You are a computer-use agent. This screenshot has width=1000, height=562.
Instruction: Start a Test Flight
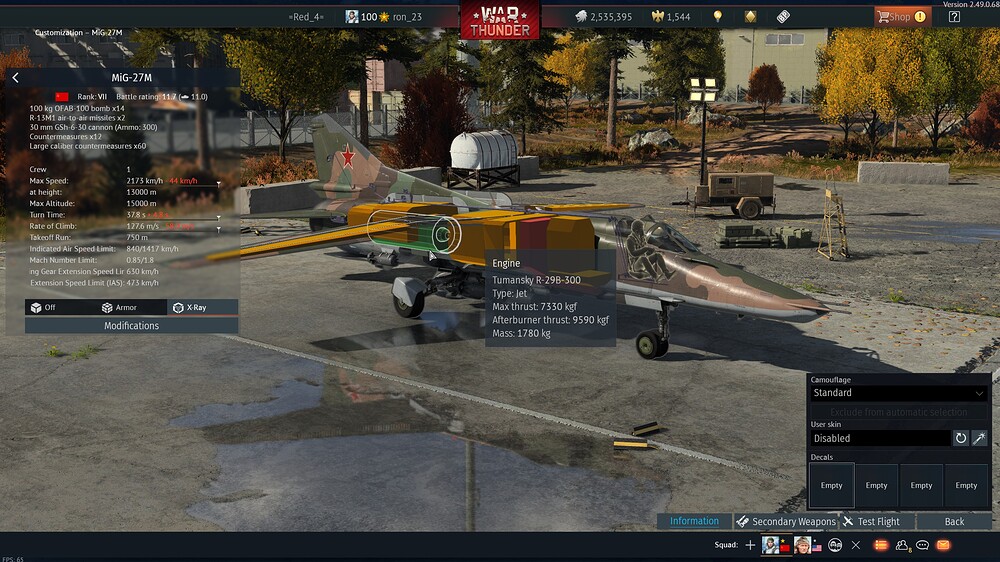pos(871,521)
